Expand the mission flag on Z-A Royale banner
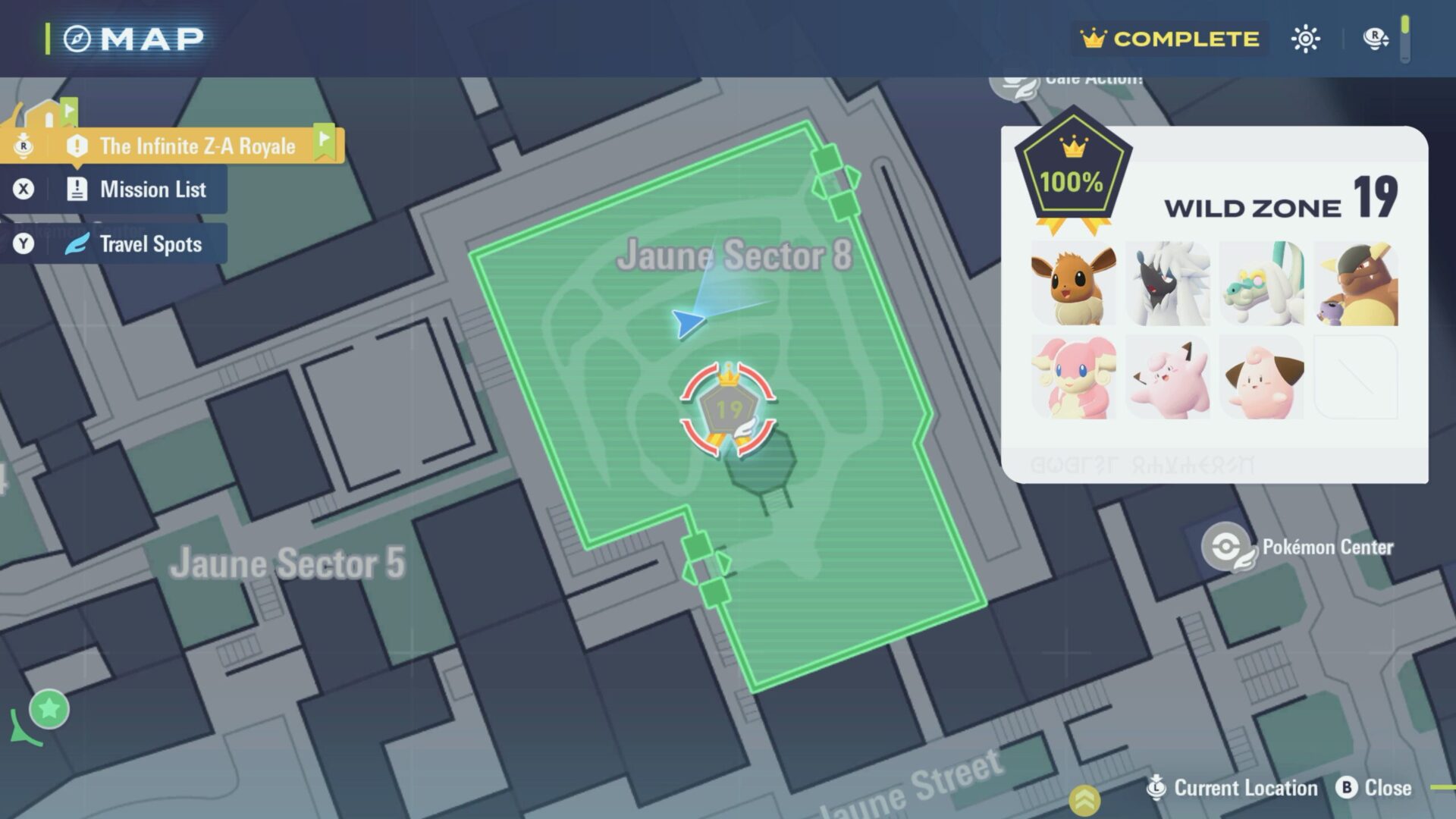Image resolution: width=1456 pixels, height=819 pixels. [326, 141]
